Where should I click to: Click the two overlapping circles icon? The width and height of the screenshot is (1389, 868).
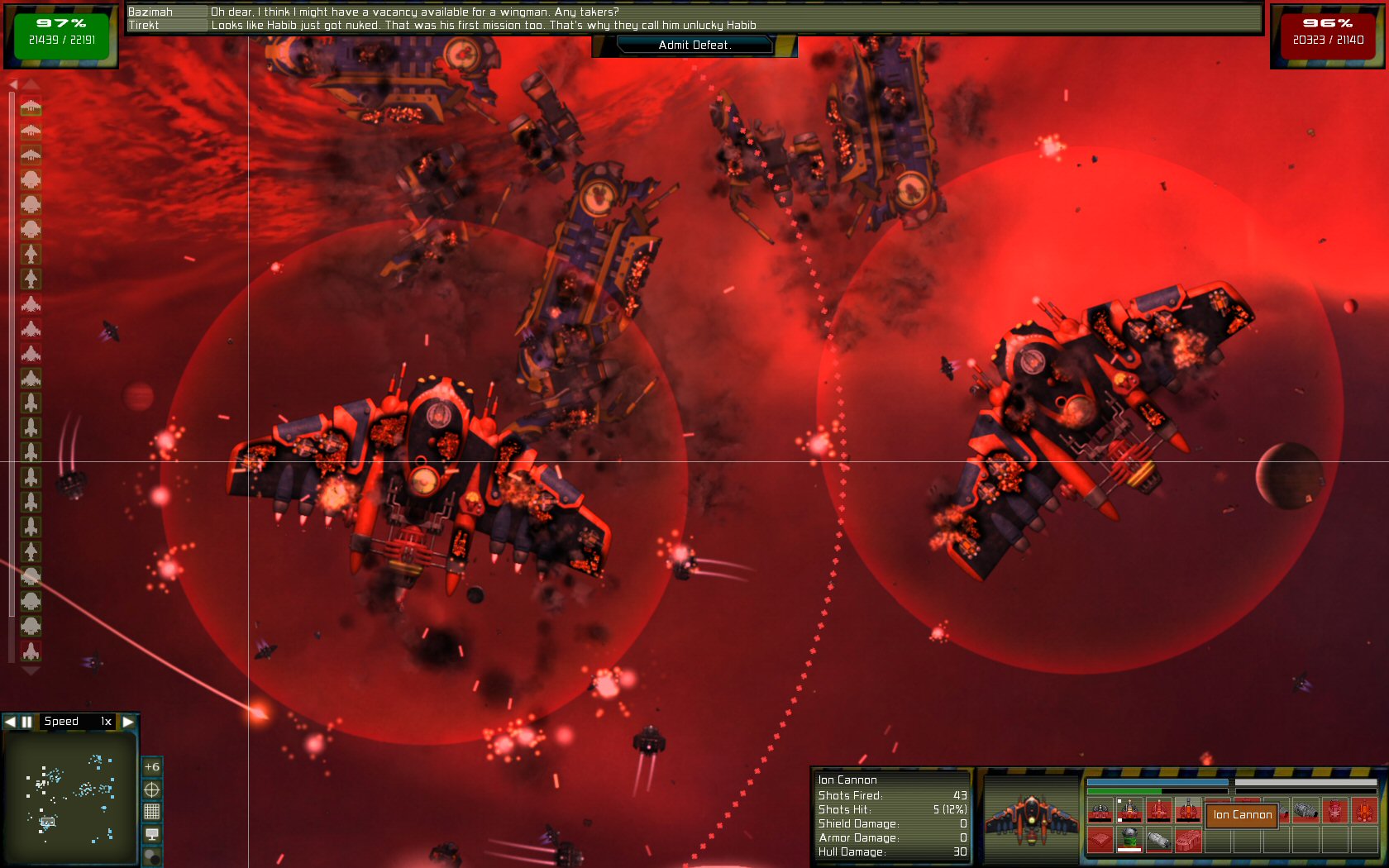152,856
